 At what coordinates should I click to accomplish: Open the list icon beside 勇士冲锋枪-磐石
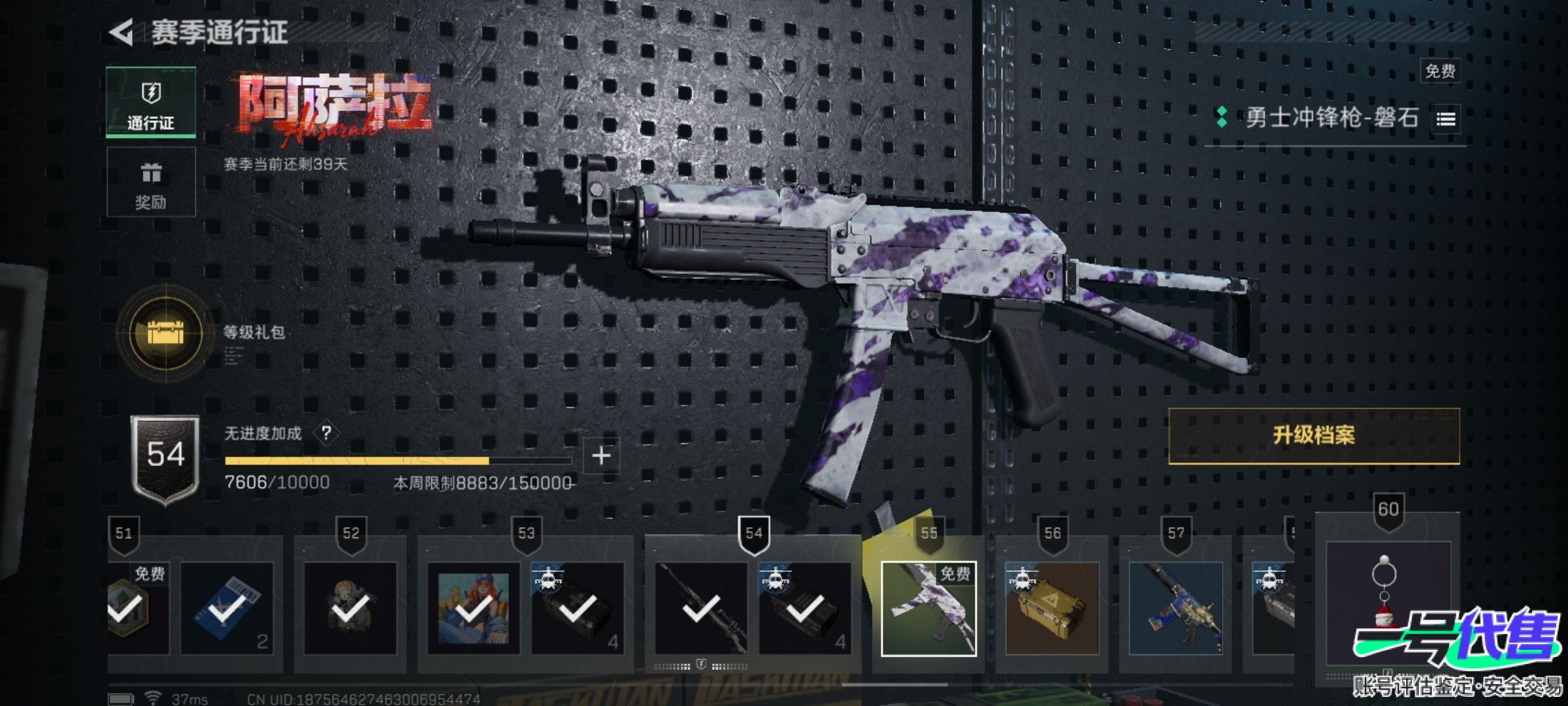click(x=1445, y=119)
